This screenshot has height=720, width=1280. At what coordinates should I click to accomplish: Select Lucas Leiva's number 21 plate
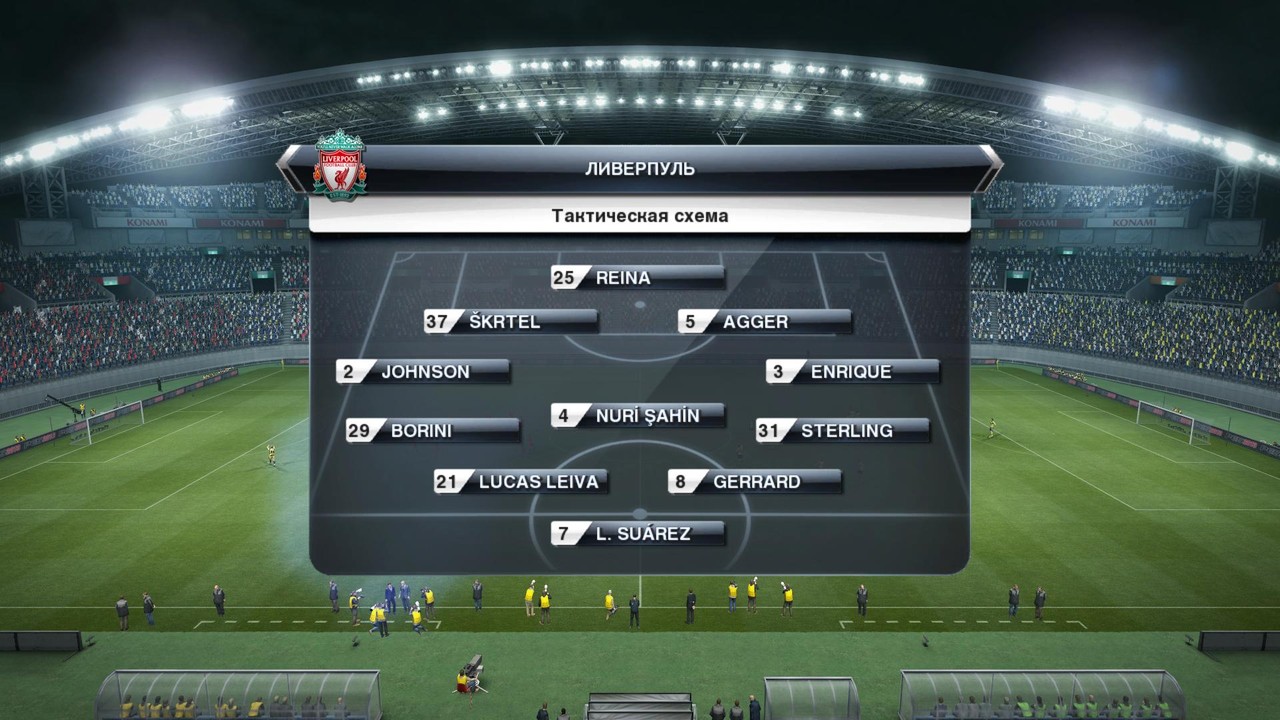521,482
